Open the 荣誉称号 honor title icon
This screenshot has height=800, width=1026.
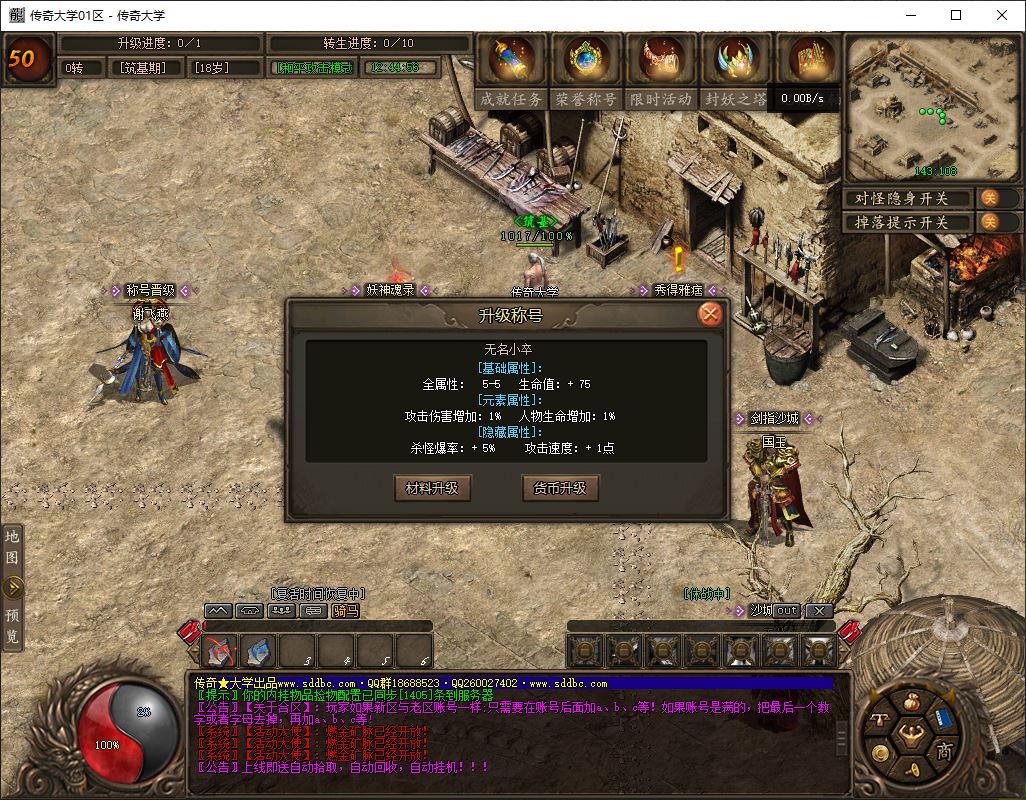tap(585, 69)
